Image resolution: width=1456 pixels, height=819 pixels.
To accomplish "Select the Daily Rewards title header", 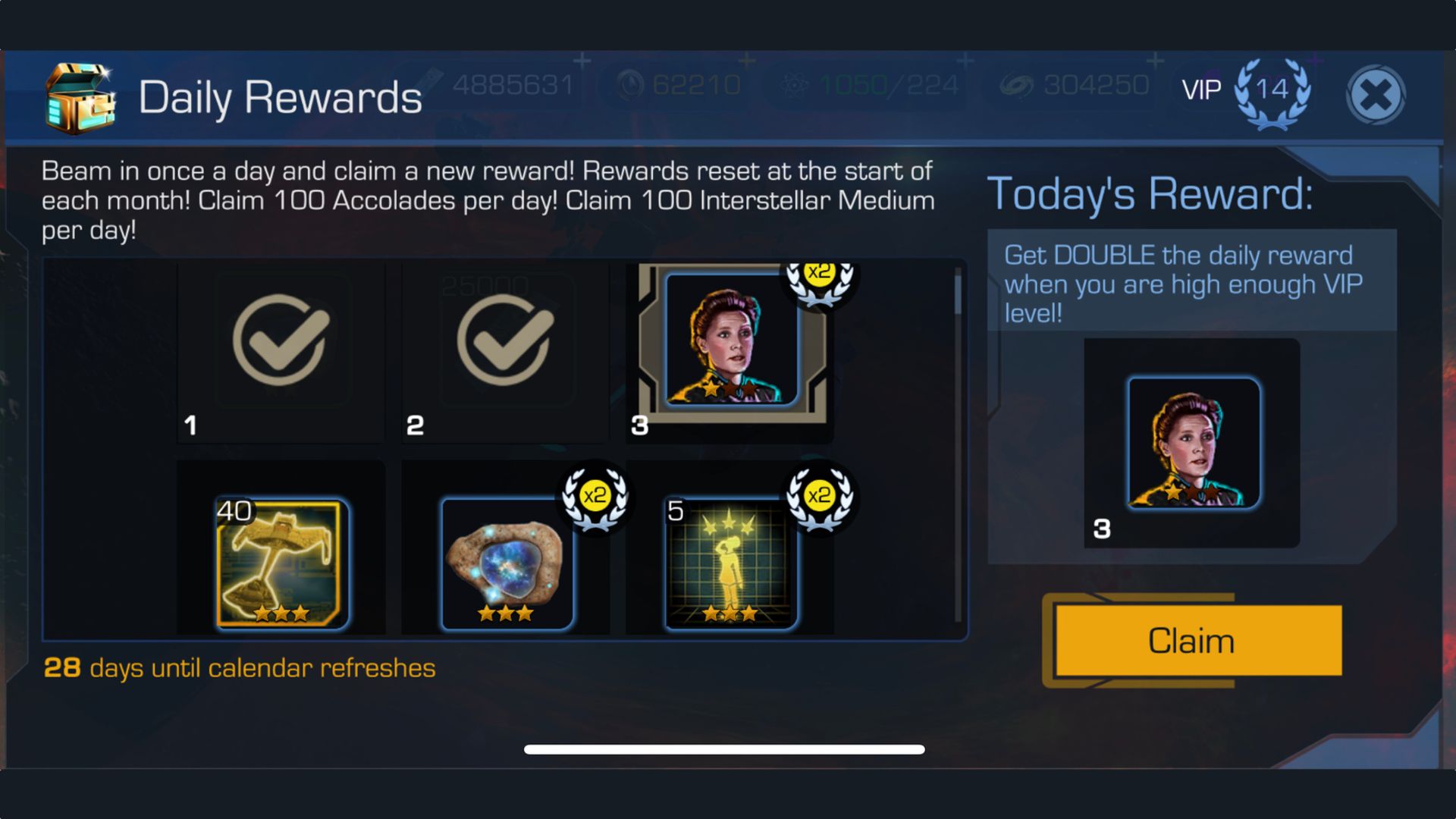I will coord(281,96).
